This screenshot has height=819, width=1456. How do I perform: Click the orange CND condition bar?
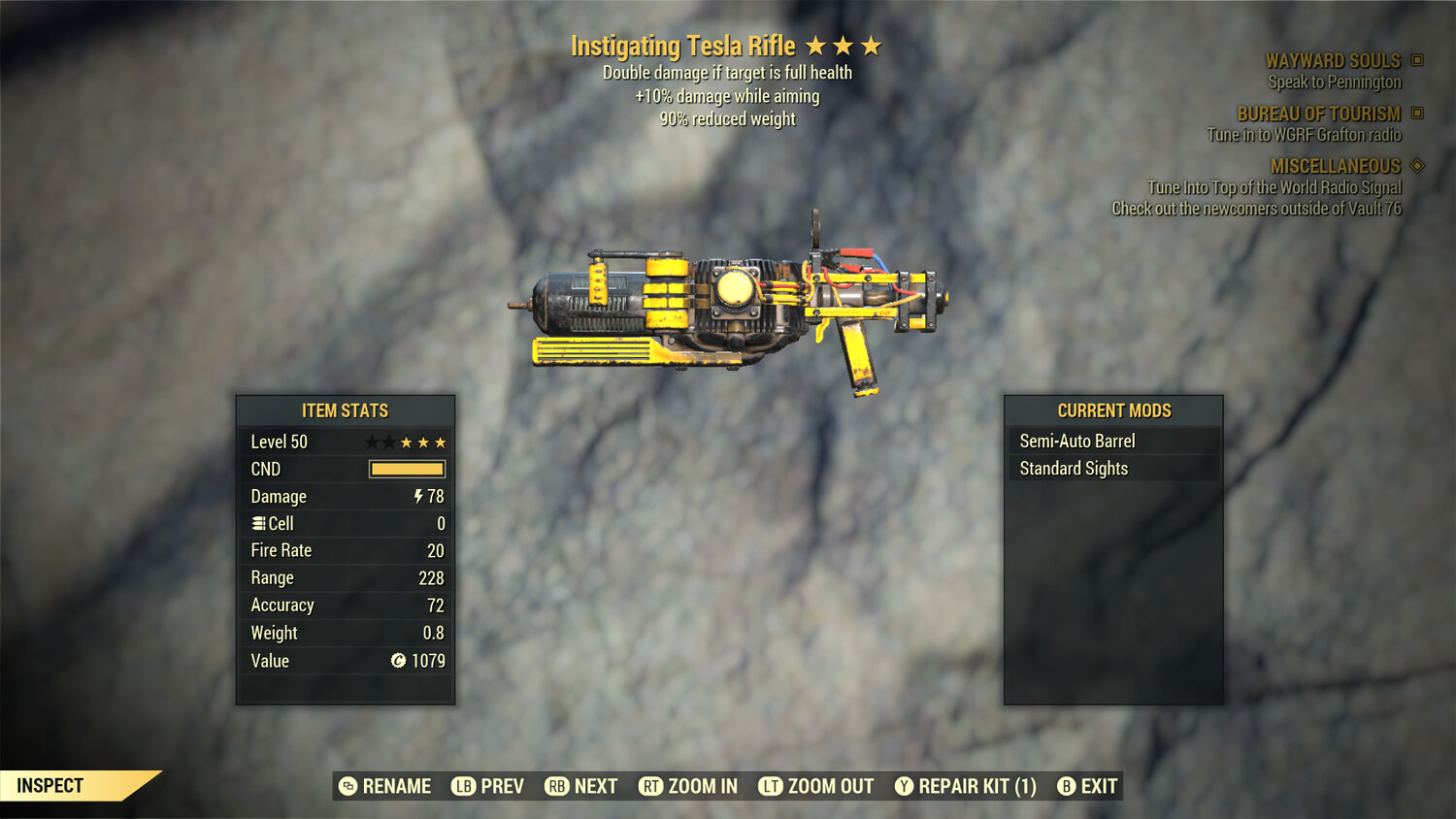(405, 469)
